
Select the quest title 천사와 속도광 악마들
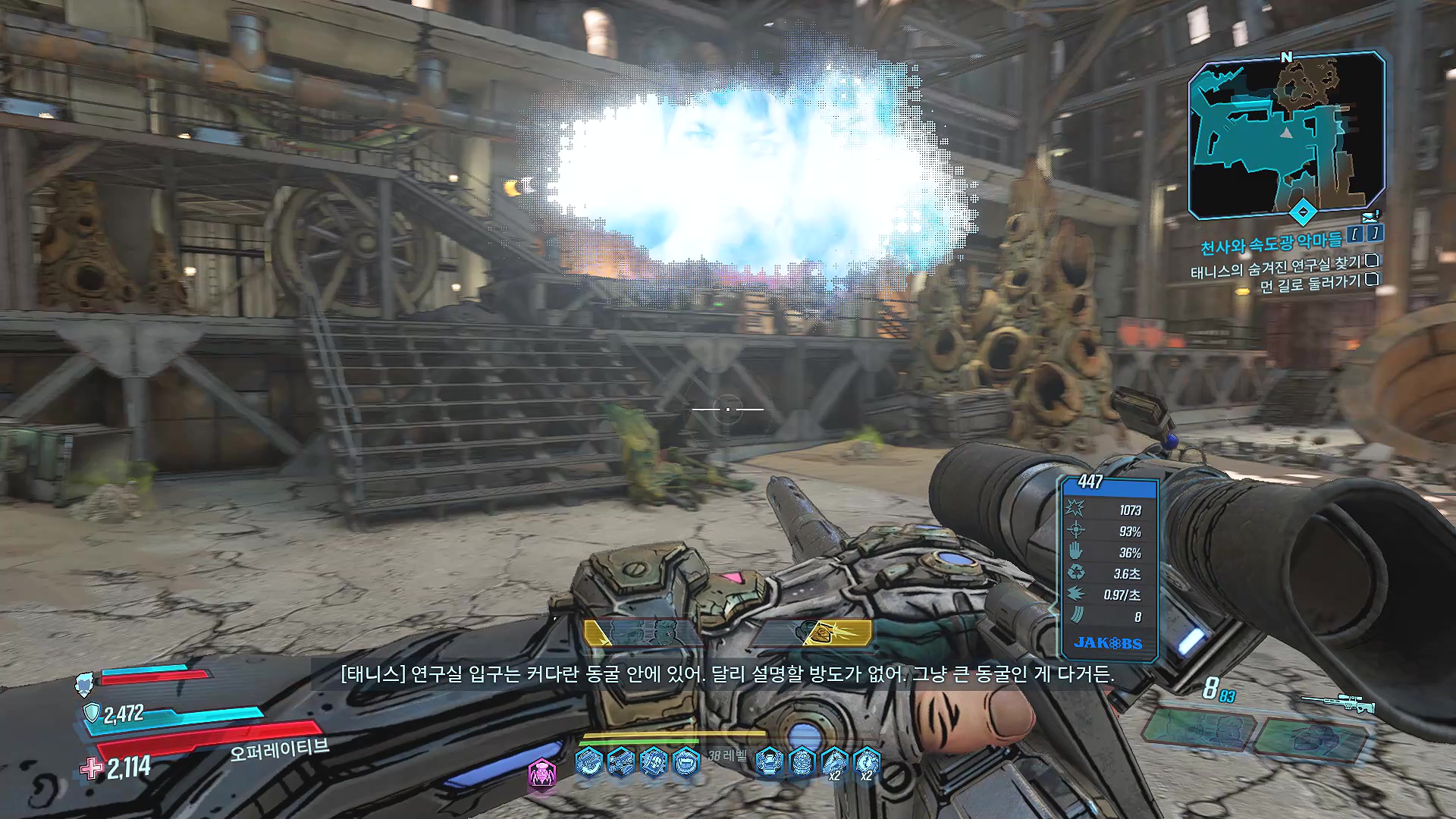tap(1270, 243)
